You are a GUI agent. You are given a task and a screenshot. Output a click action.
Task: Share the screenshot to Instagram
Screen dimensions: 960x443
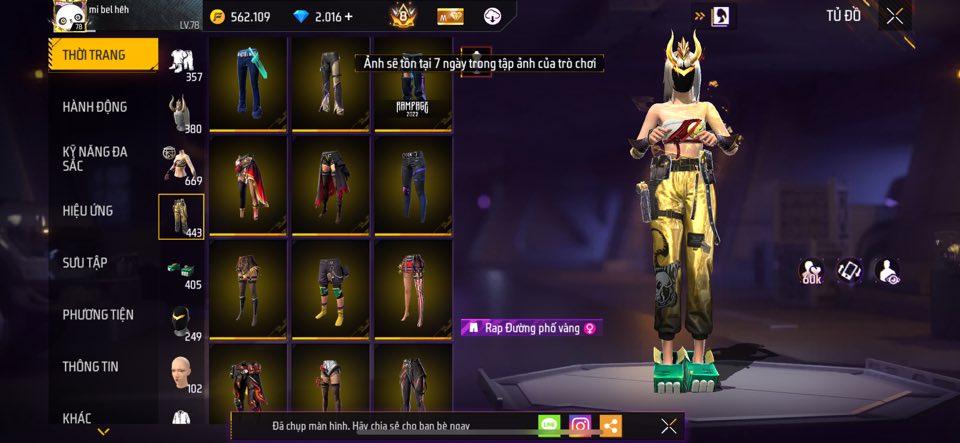580,426
